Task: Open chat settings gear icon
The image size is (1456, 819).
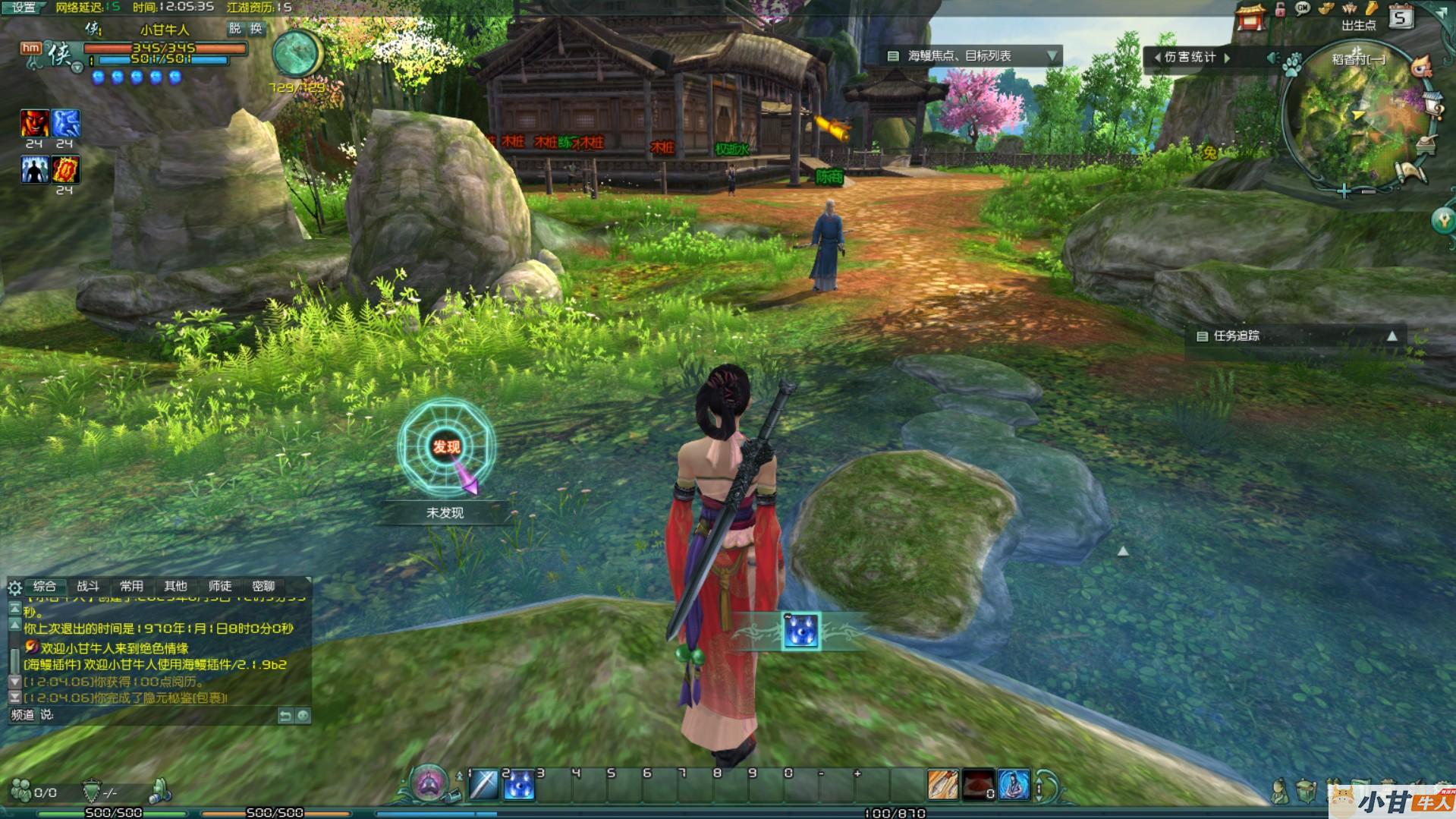Action: click(14, 587)
